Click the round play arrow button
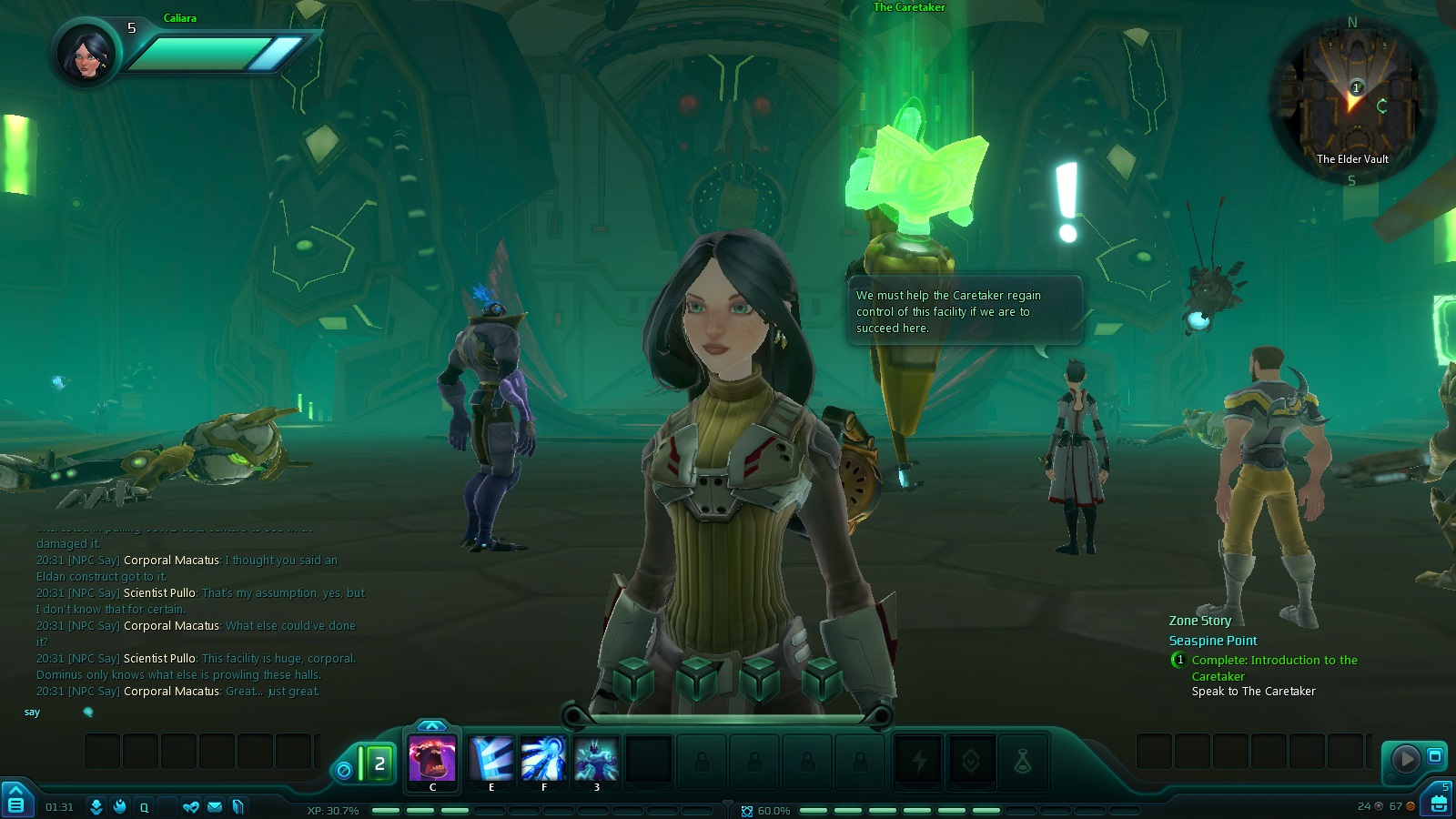Viewport: 1456px width, 819px height. point(1405,758)
